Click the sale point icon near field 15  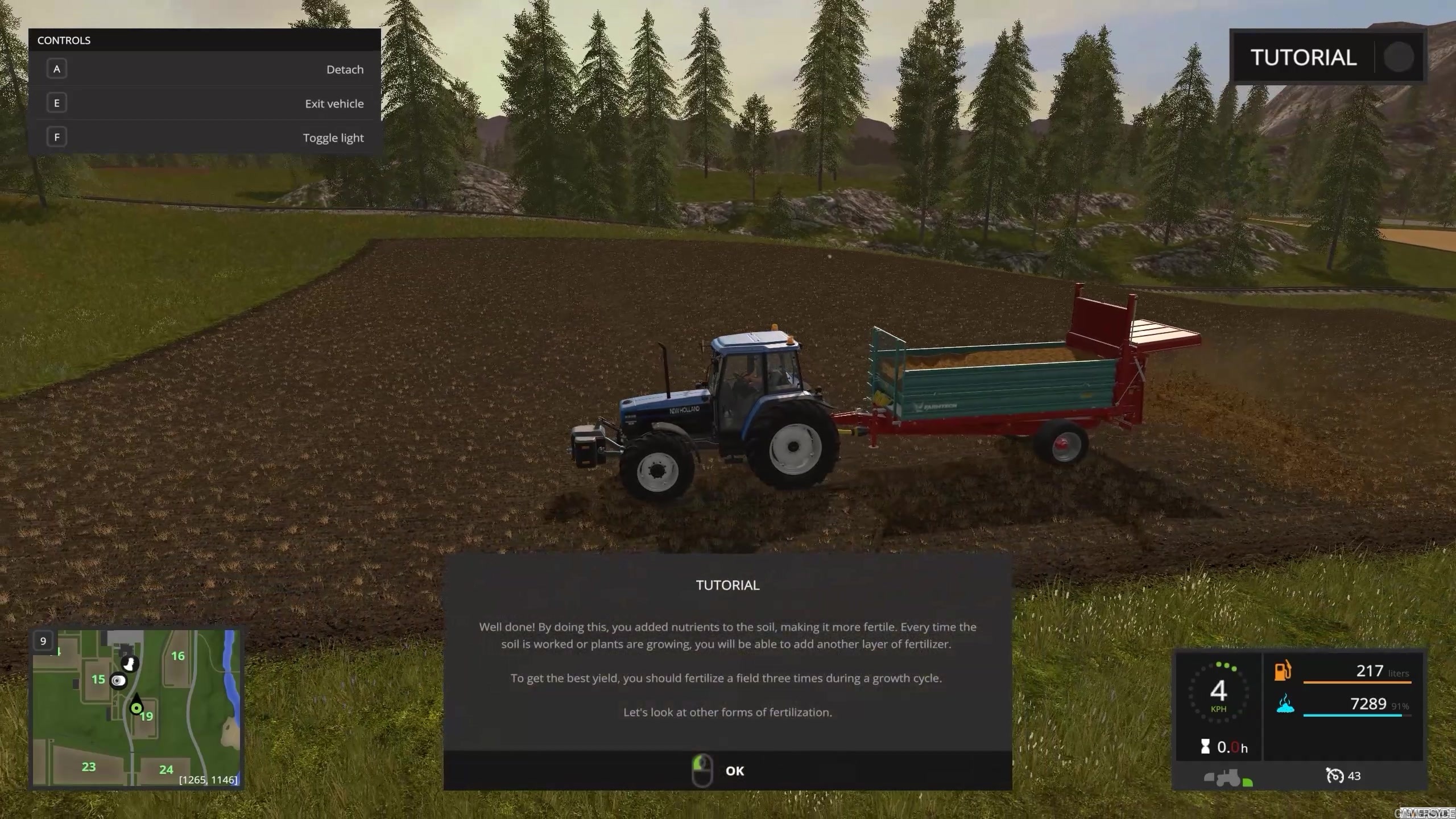coord(119,680)
